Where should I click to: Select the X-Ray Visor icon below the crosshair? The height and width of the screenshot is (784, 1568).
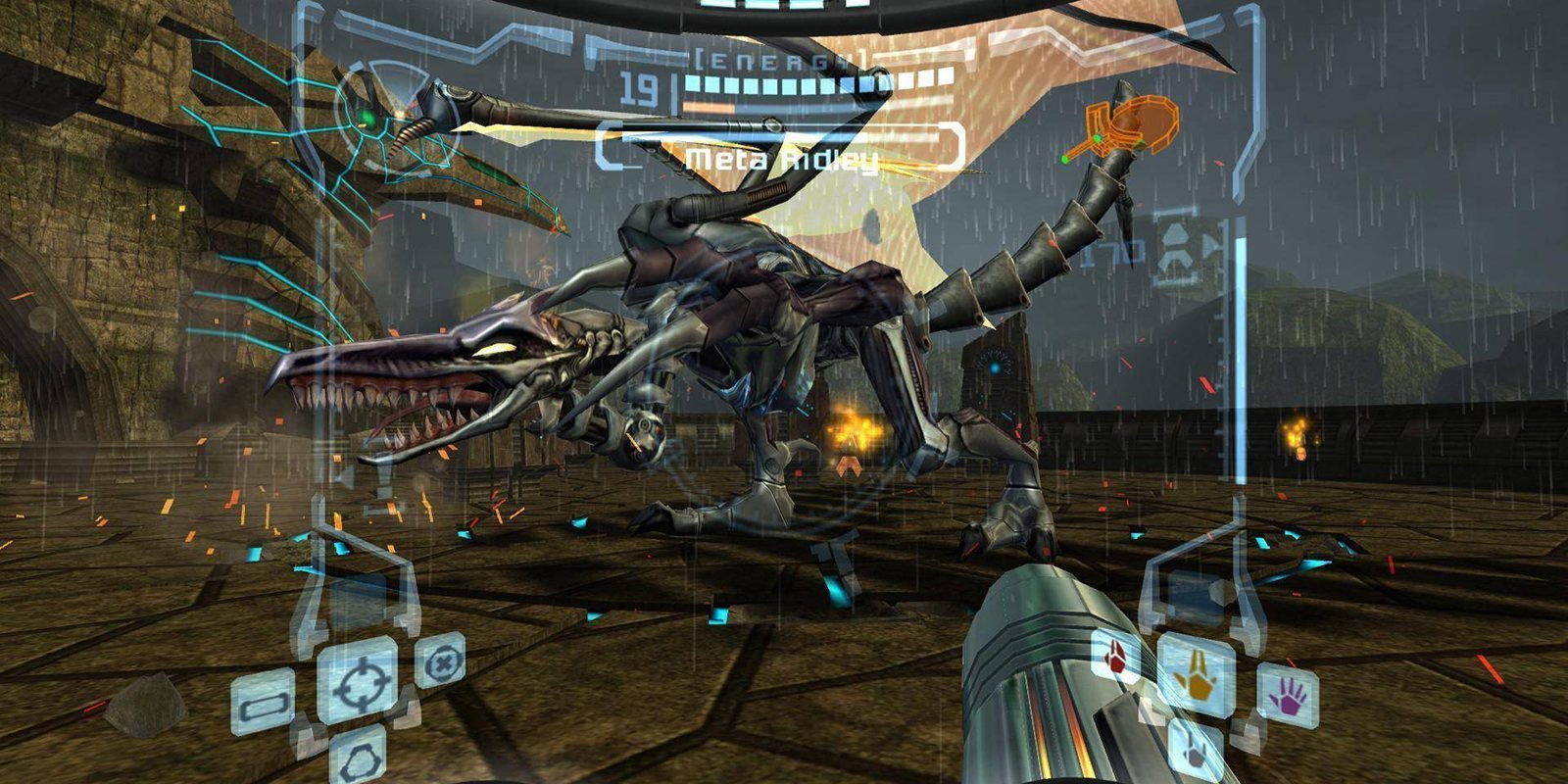(x=362, y=762)
